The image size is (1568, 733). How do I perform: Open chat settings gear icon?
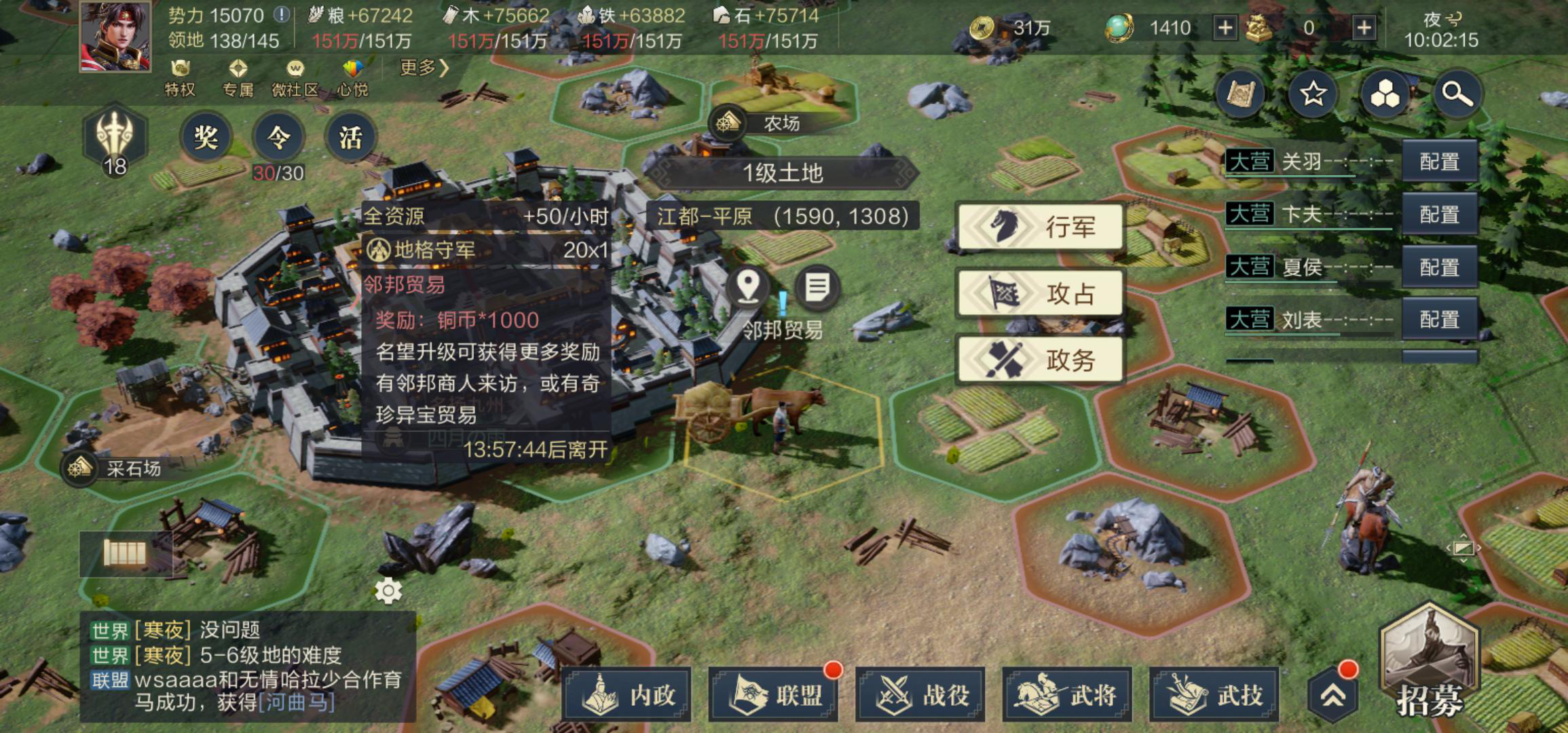pos(388,590)
